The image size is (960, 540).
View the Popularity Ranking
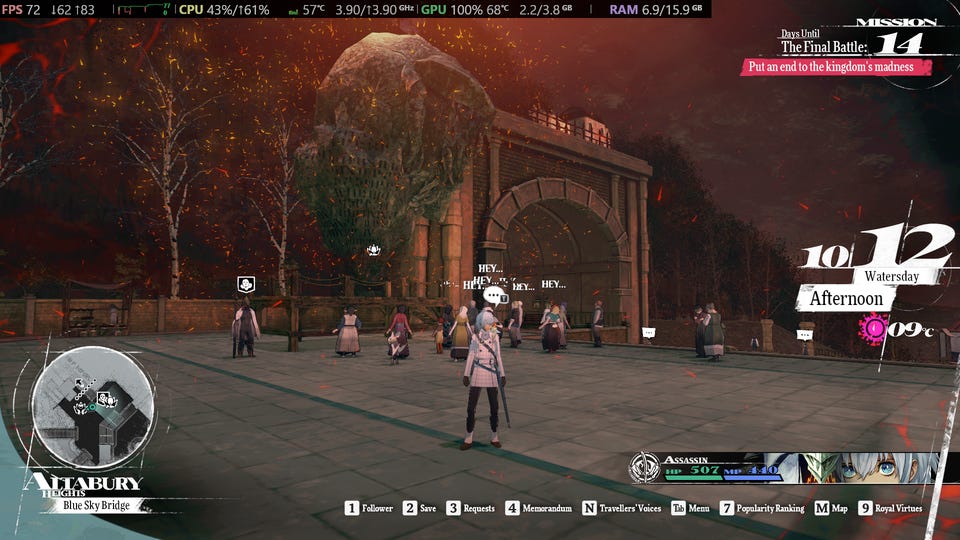click(x=762, y=508)
